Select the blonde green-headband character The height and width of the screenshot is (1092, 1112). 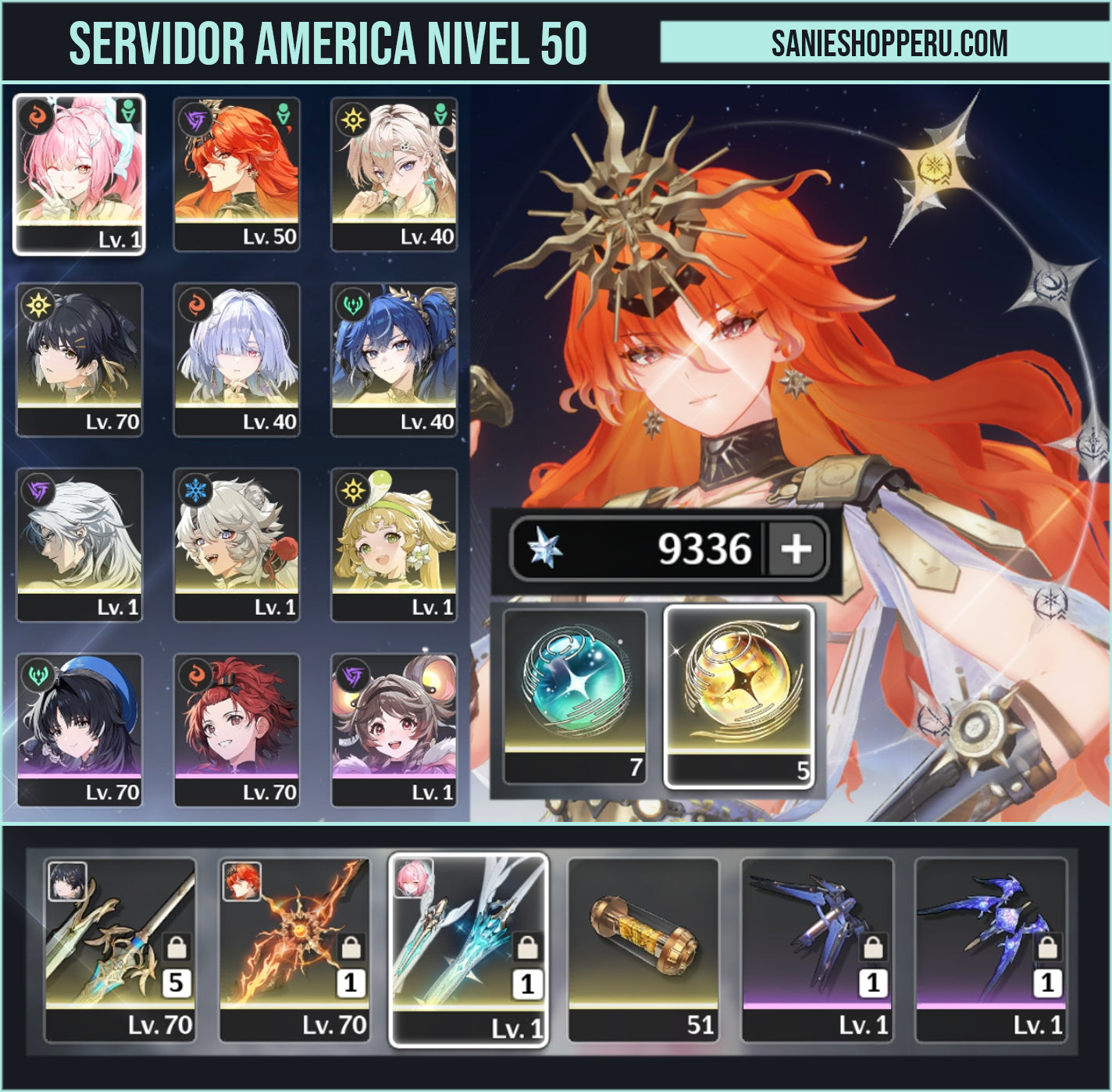coord(394,544)
